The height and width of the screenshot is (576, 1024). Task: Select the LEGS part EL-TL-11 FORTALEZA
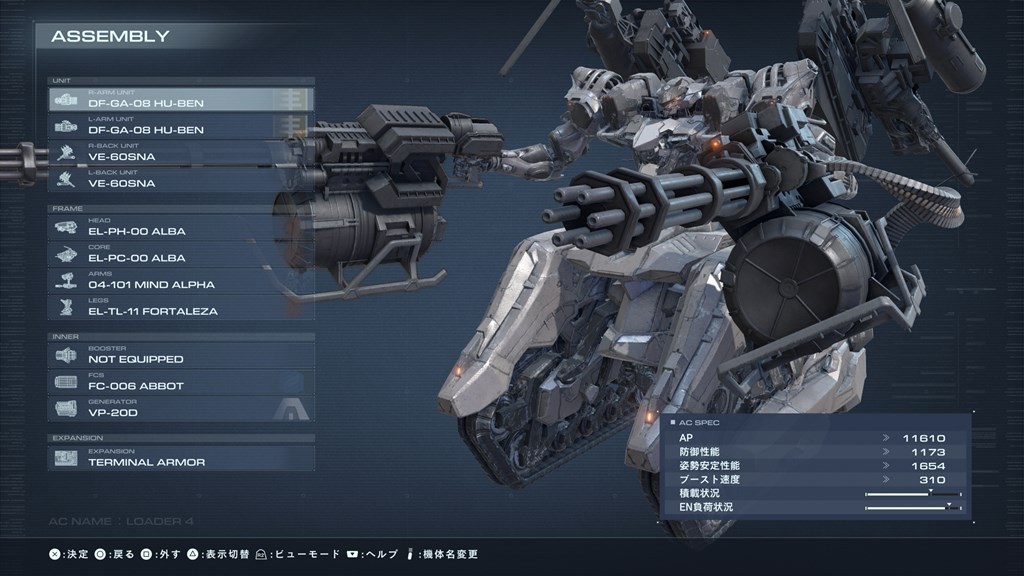[180, 308]
